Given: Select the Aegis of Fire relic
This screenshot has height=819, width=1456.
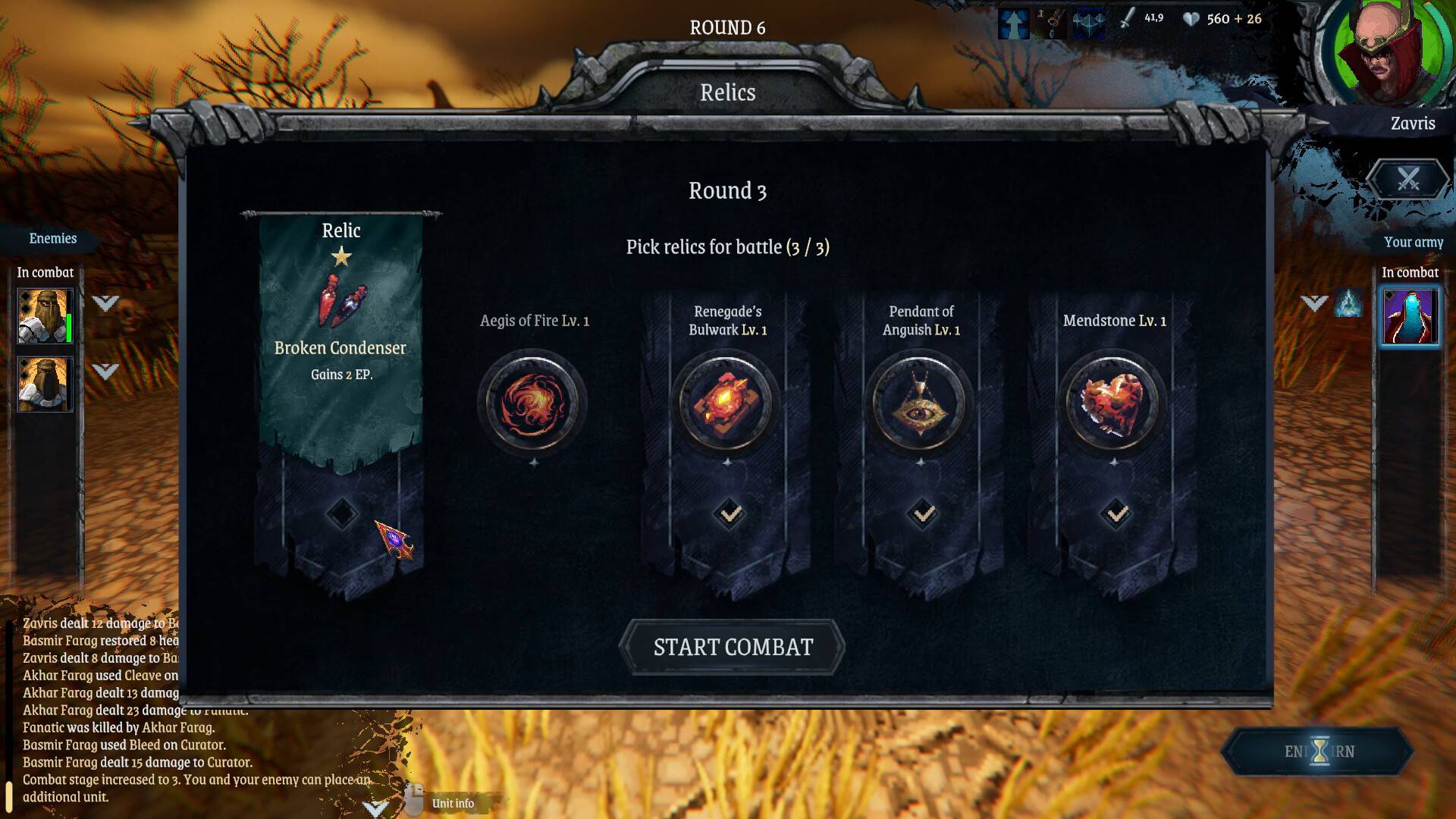Looking at the screenshot, I should pyautogui.click(x=532, y=403).
